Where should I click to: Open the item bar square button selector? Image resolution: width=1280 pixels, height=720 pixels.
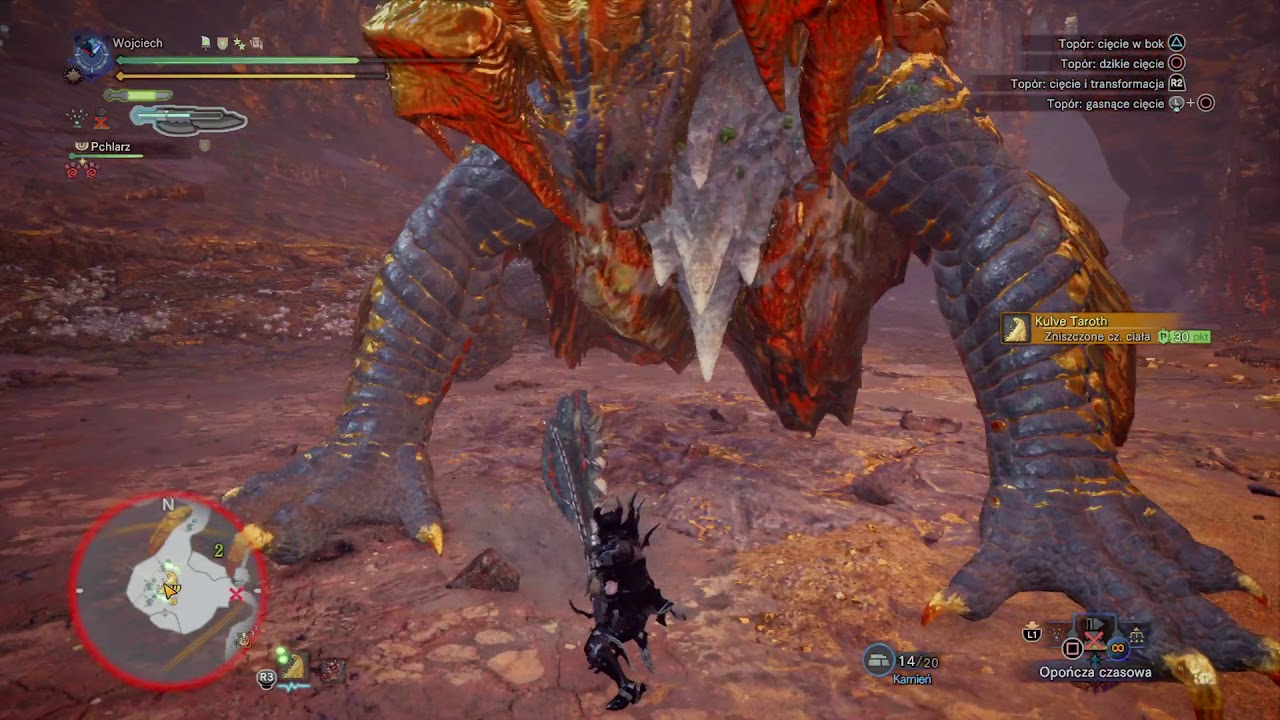(1072, 647)
